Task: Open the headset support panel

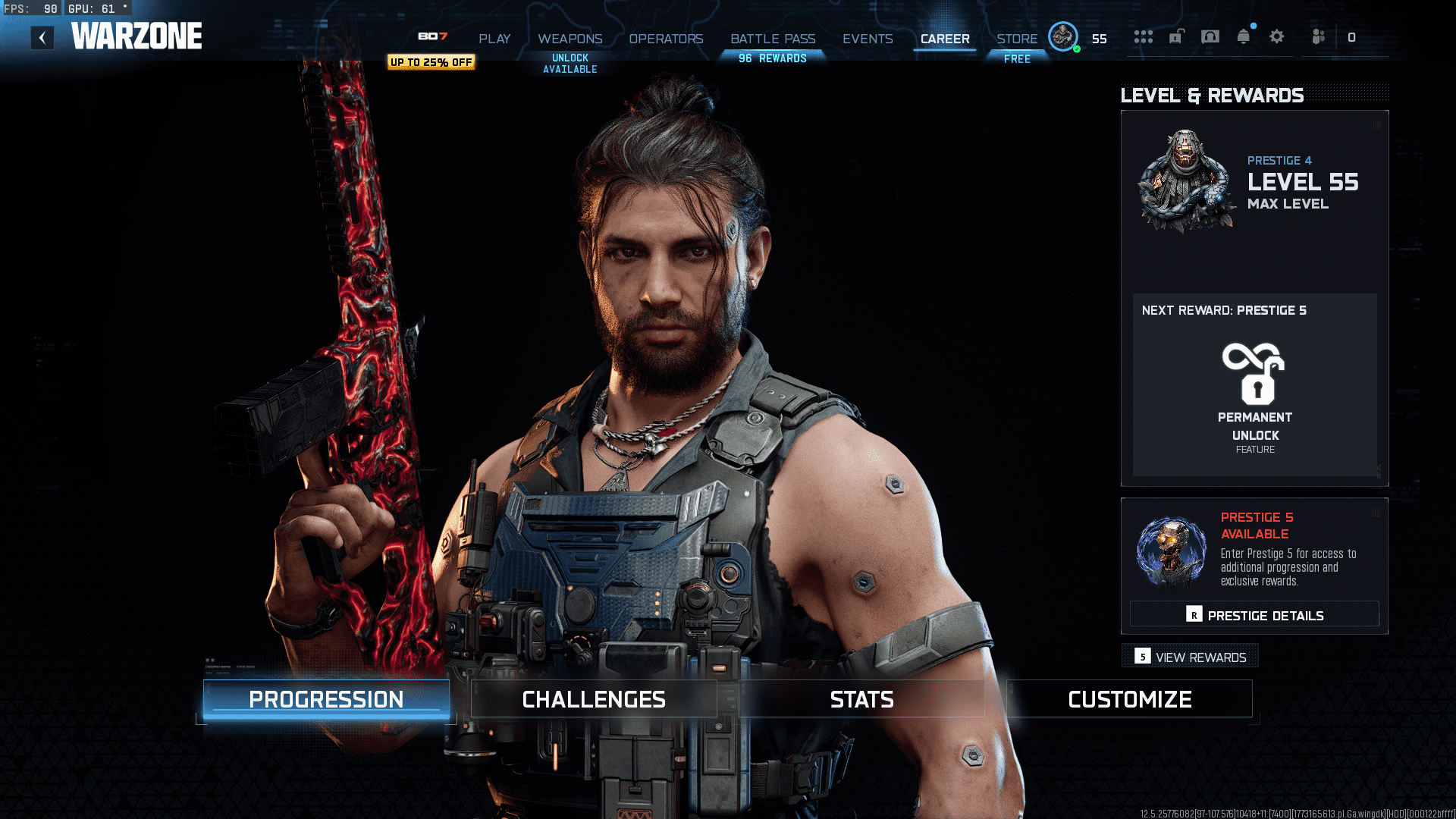Action: (x=1210, y=36)
